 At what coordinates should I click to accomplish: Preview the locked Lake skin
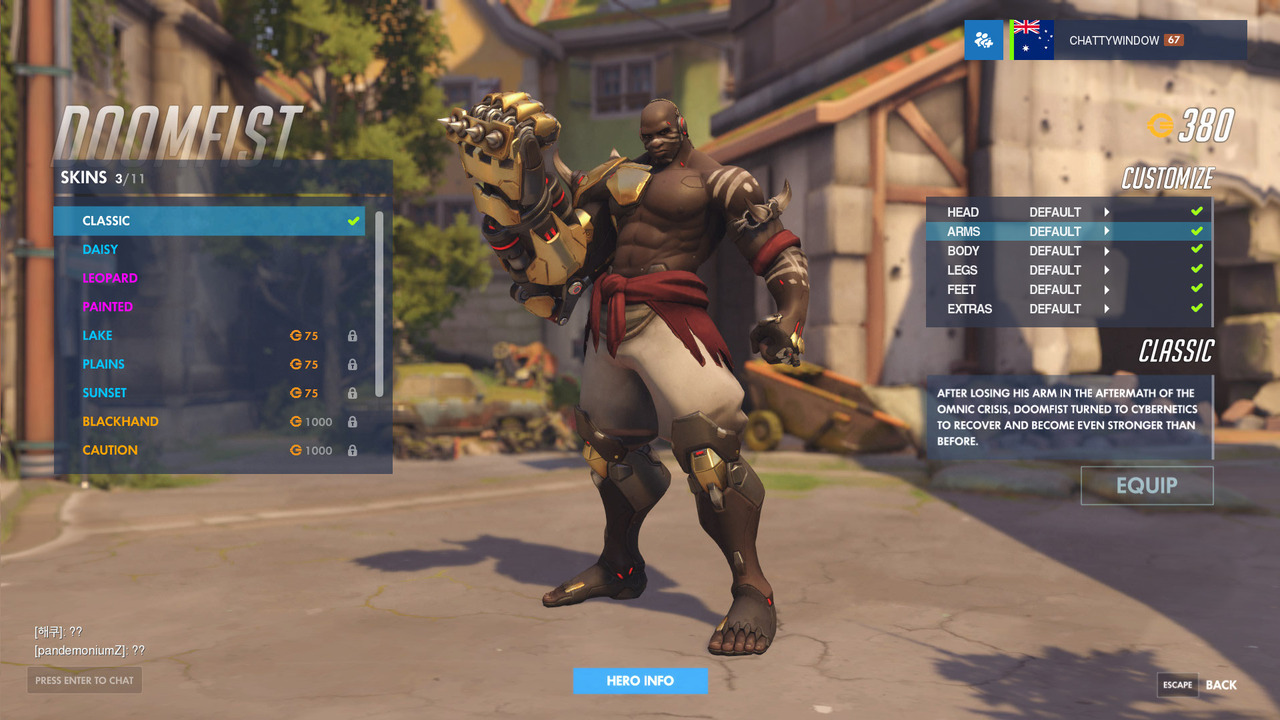[x=209, y=336]
